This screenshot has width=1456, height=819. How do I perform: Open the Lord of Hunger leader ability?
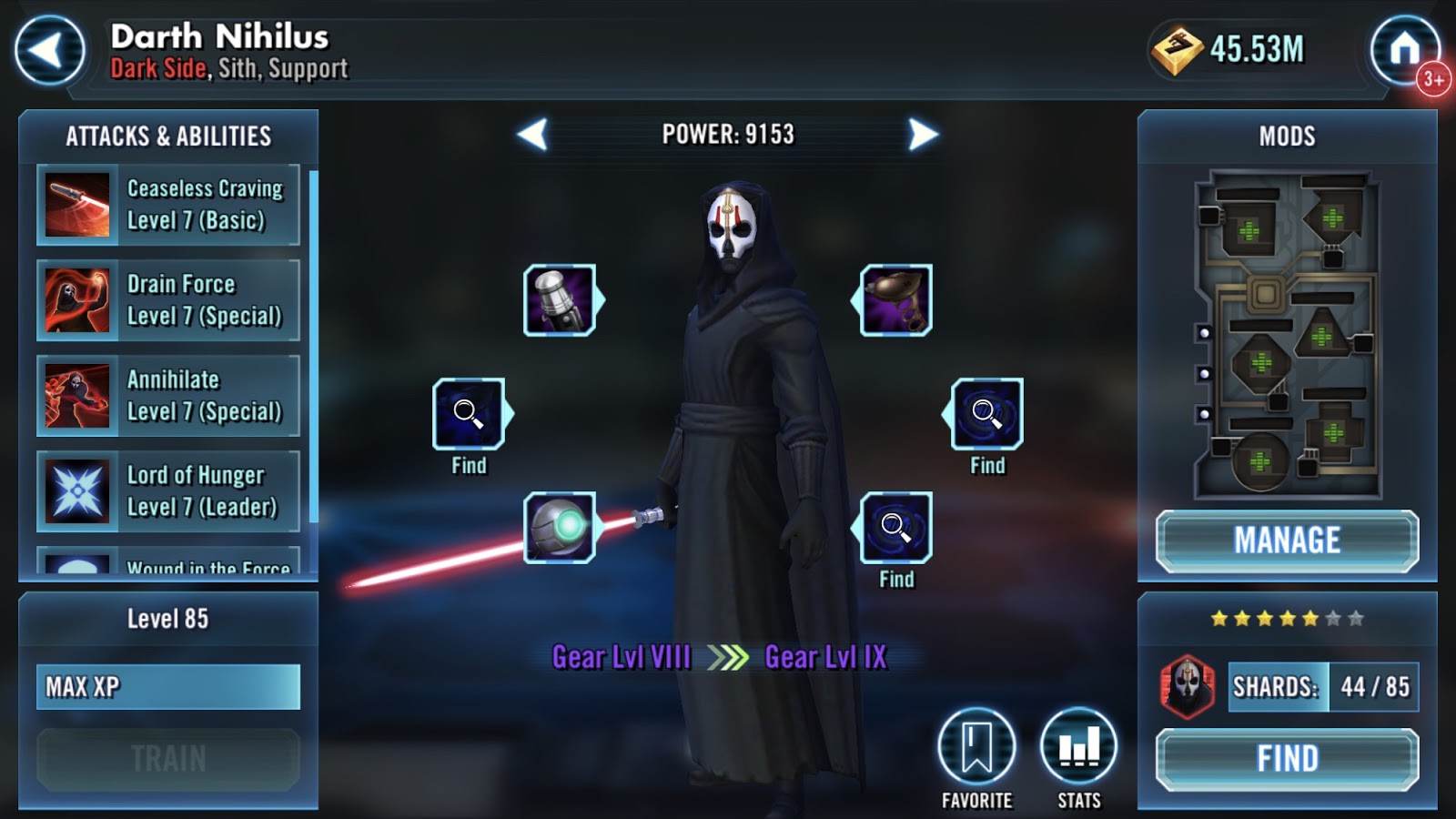coord(168,491)
